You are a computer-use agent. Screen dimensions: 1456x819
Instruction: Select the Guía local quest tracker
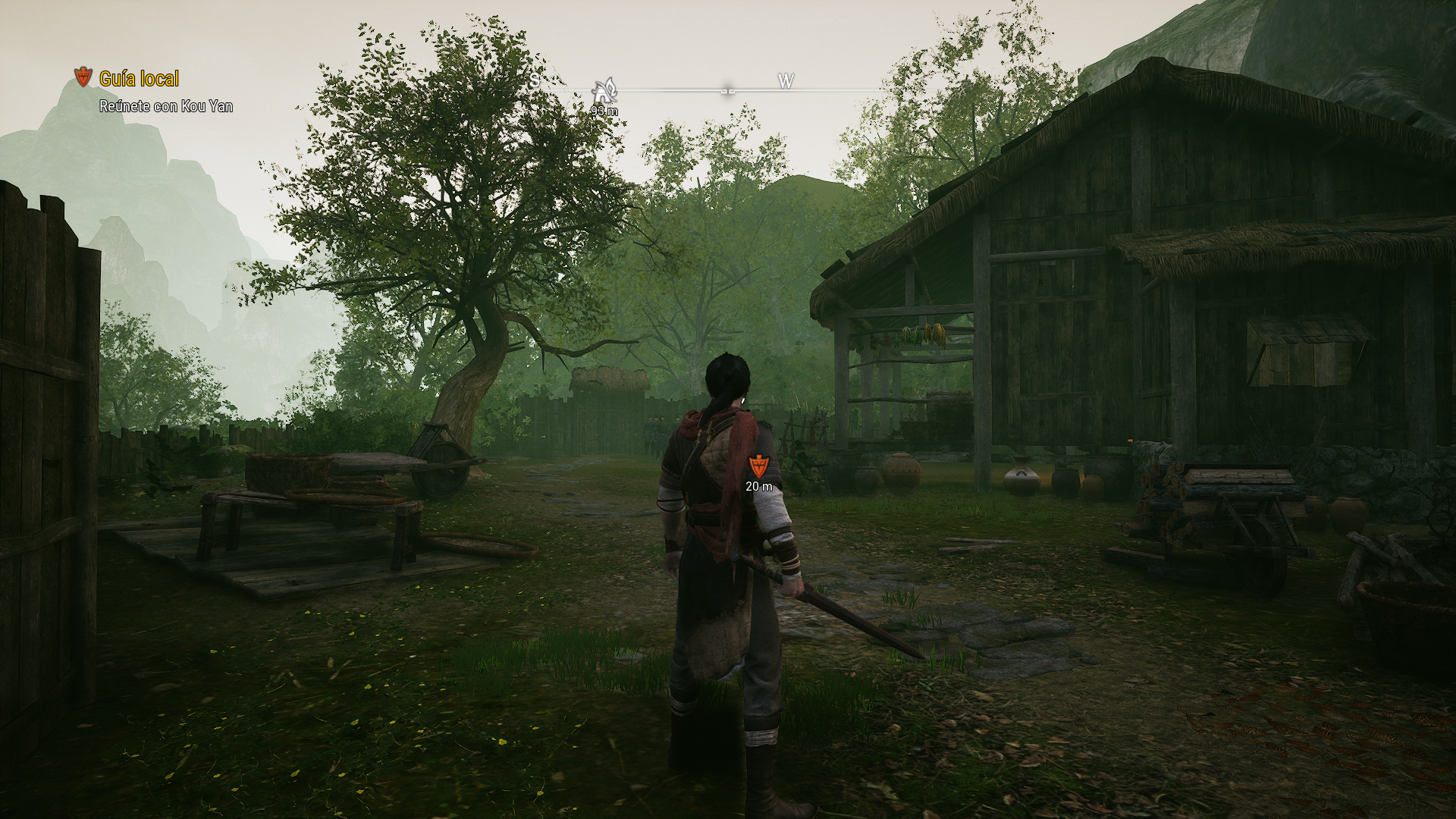click(140, 79)
